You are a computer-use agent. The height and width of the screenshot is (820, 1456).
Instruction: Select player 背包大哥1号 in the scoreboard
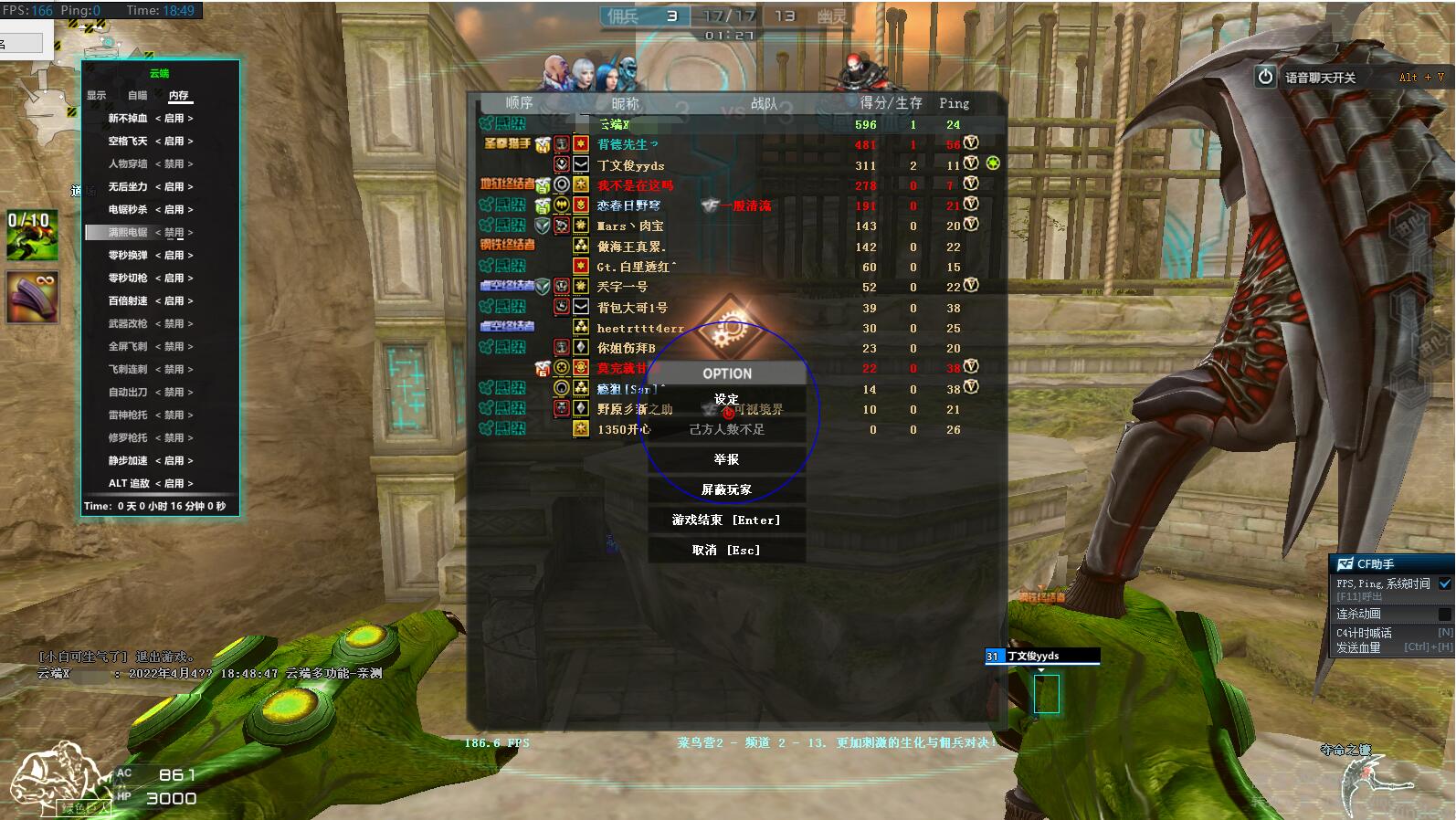point(632,308)
